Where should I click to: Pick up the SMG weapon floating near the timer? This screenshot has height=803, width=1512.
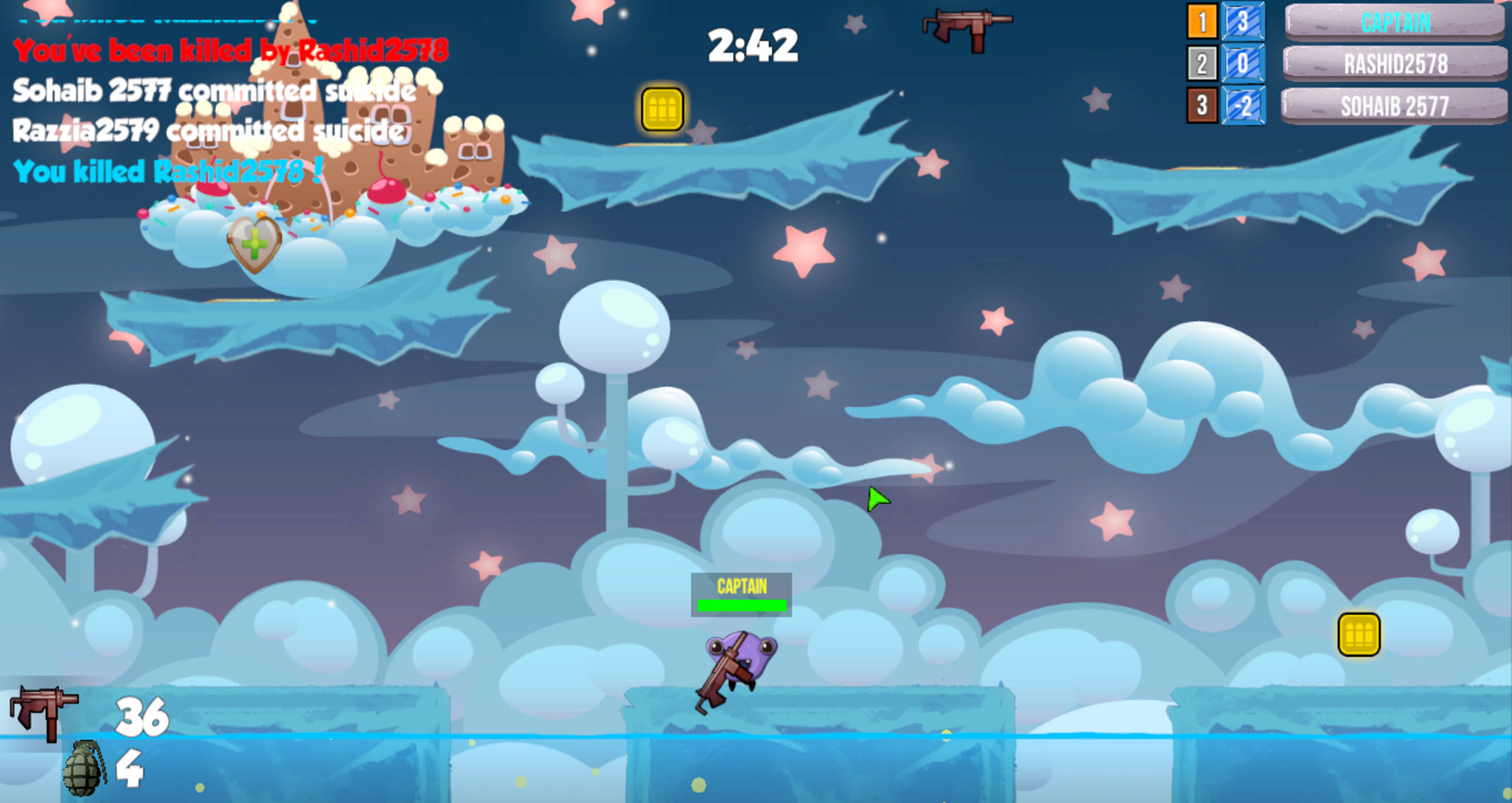pyautogui.click(x=969, y=26)
